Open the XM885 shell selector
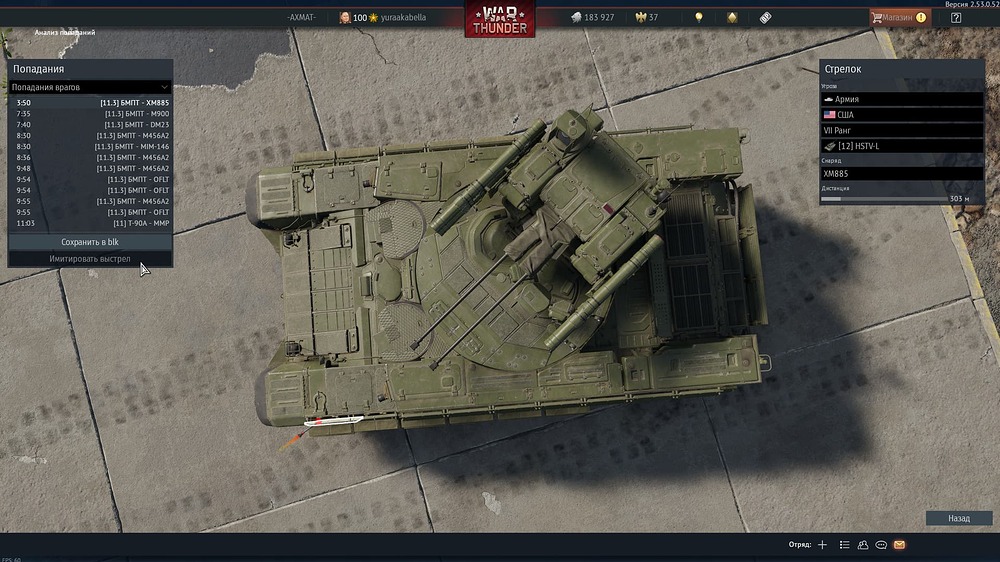Screen dimensions: 1000x562 click(901, 173)
